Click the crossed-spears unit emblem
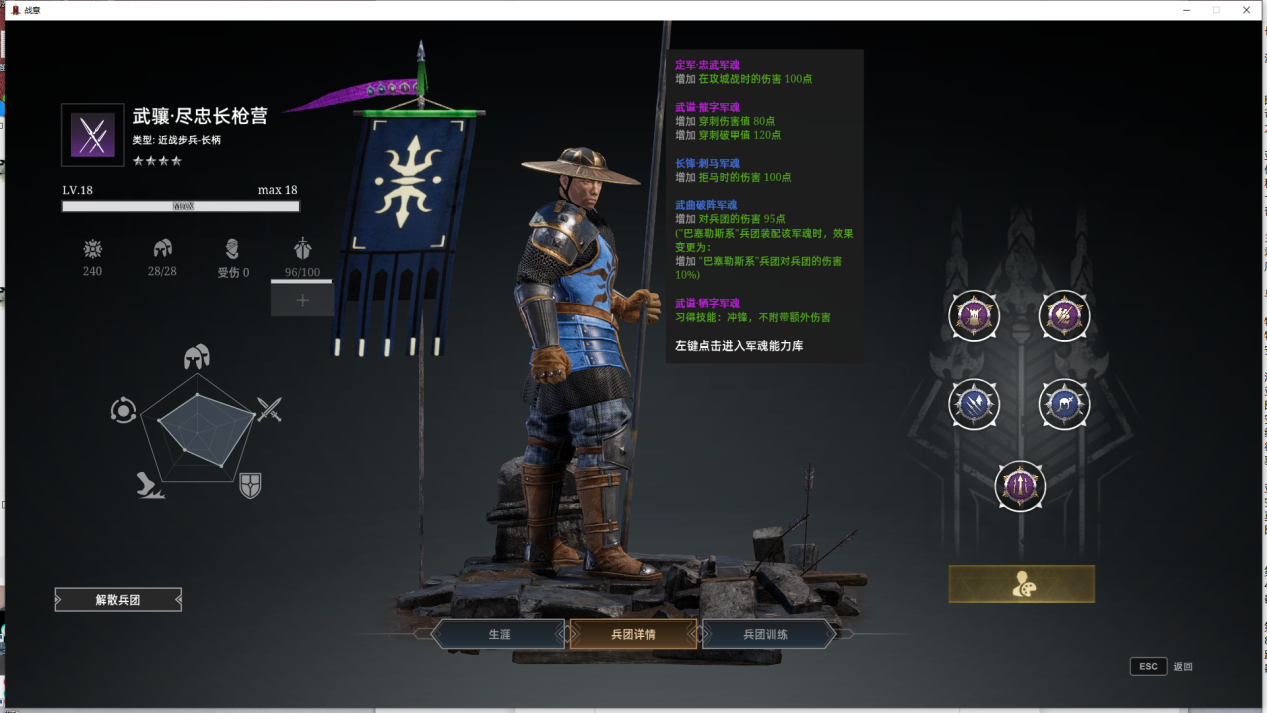 click(x=93, y=135)
